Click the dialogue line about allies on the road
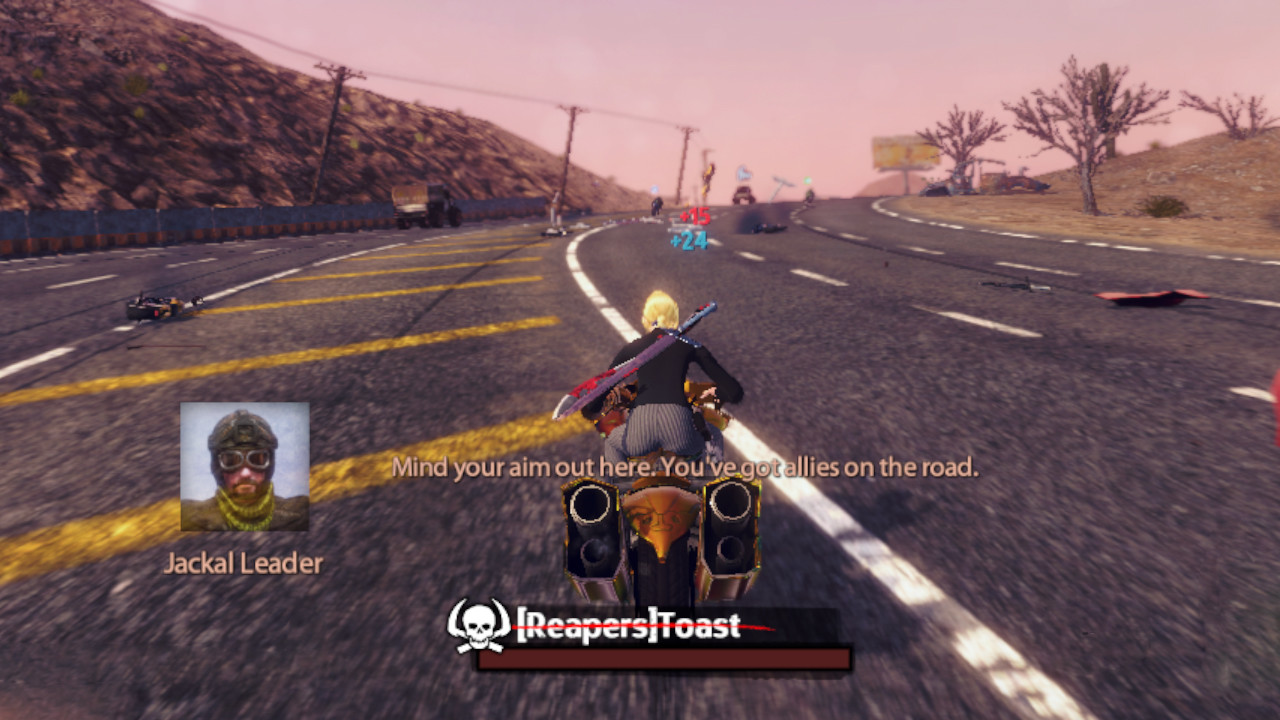Image resolution: width=1280 pixels, height=720 pixels. pyautogui.click(x=684, y=466)
